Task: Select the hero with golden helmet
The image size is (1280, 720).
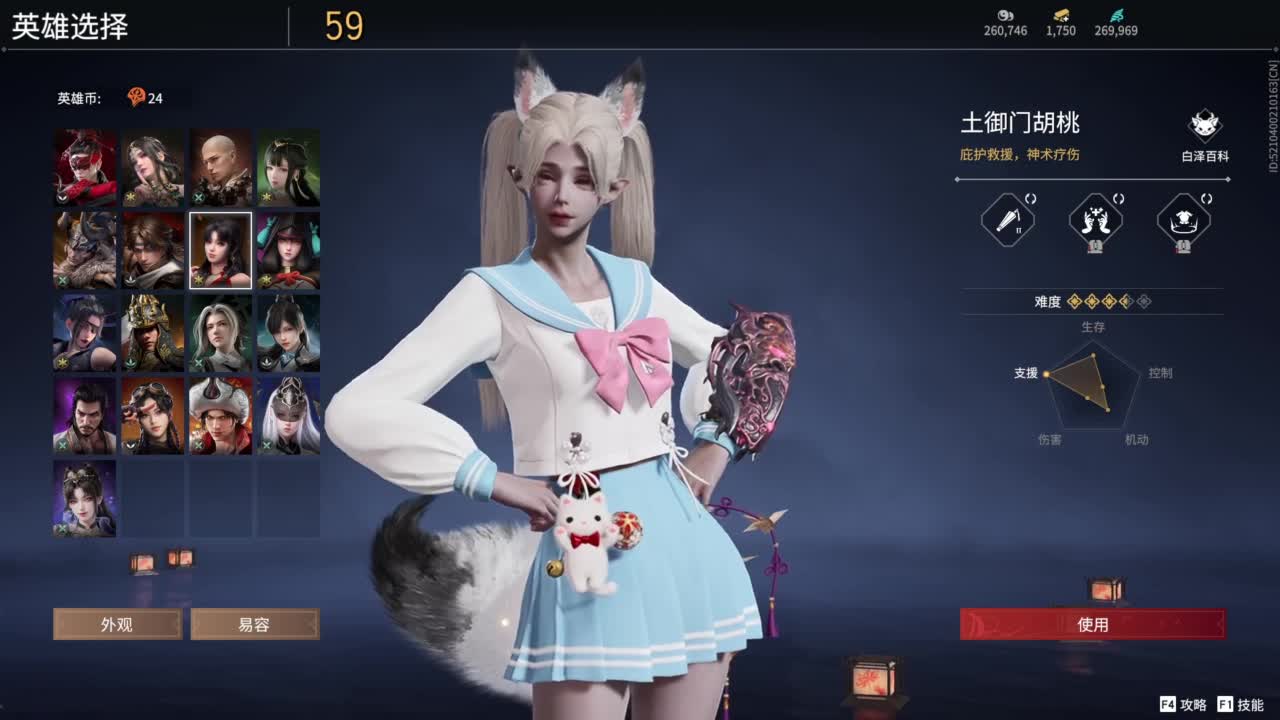Action: point(152,331)
